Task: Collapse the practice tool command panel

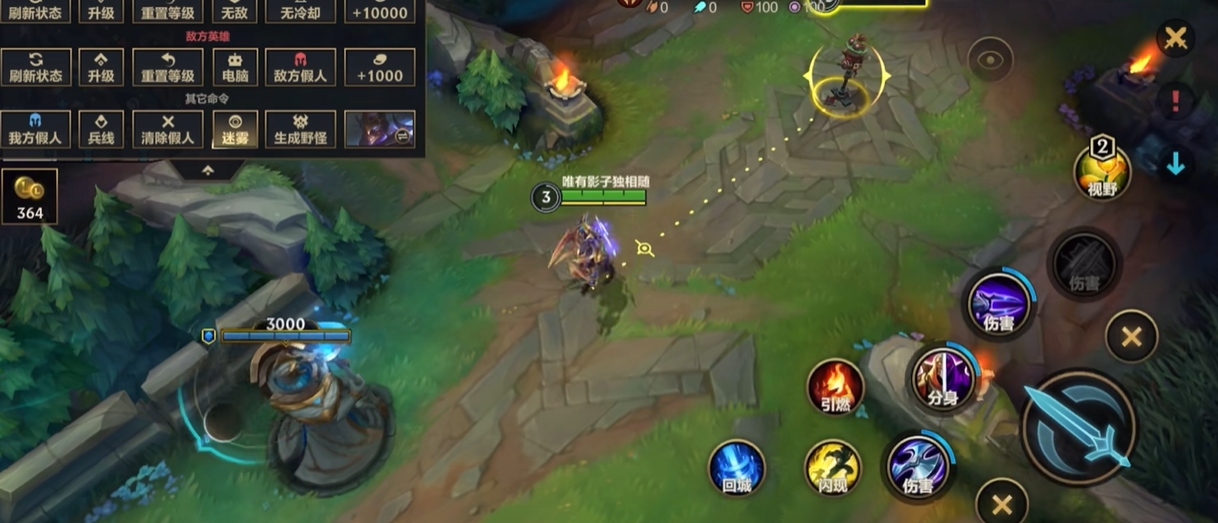Action: coord(207,171)
